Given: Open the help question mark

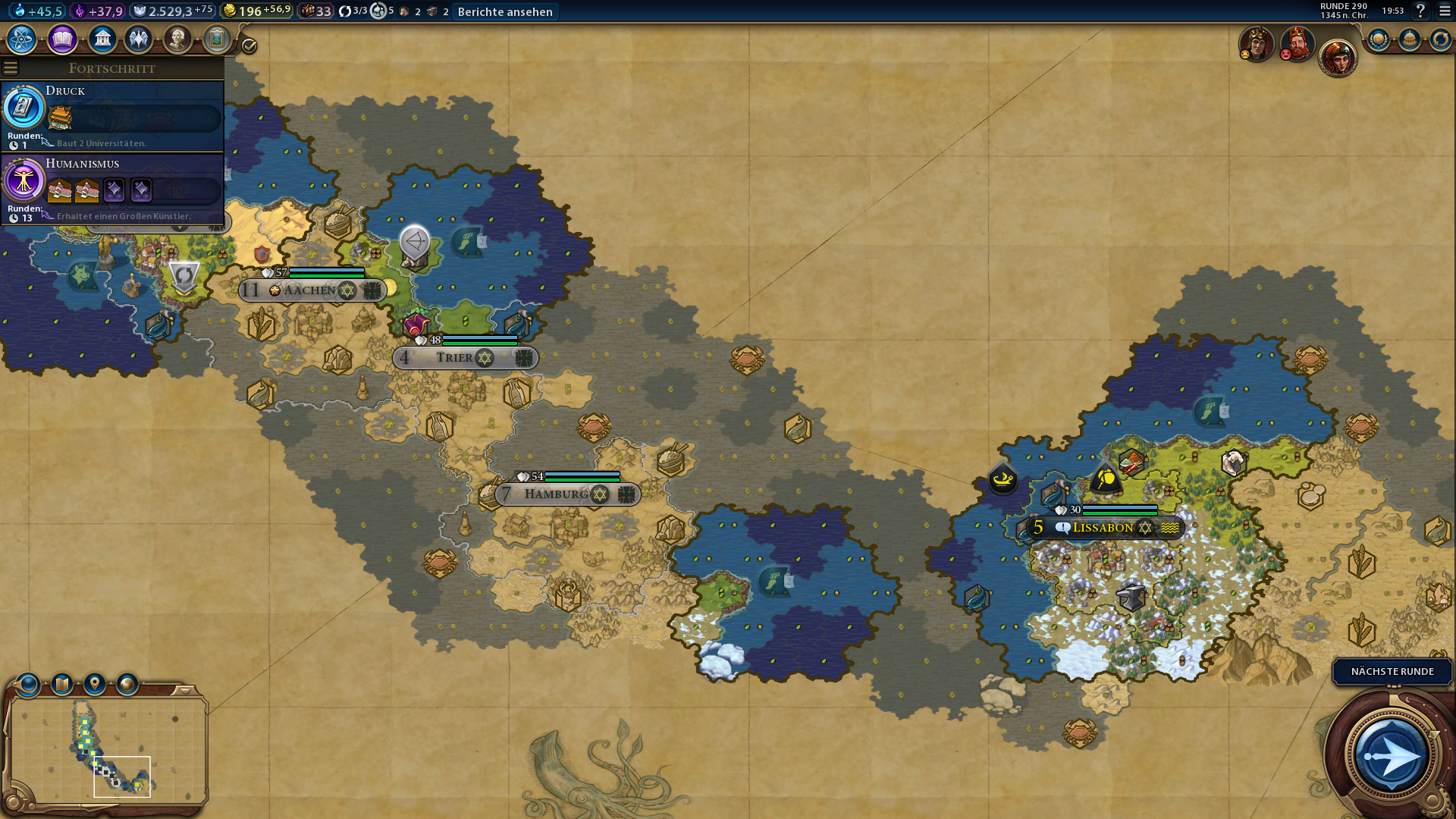Looking at the screenshot, I should 1420,11.
